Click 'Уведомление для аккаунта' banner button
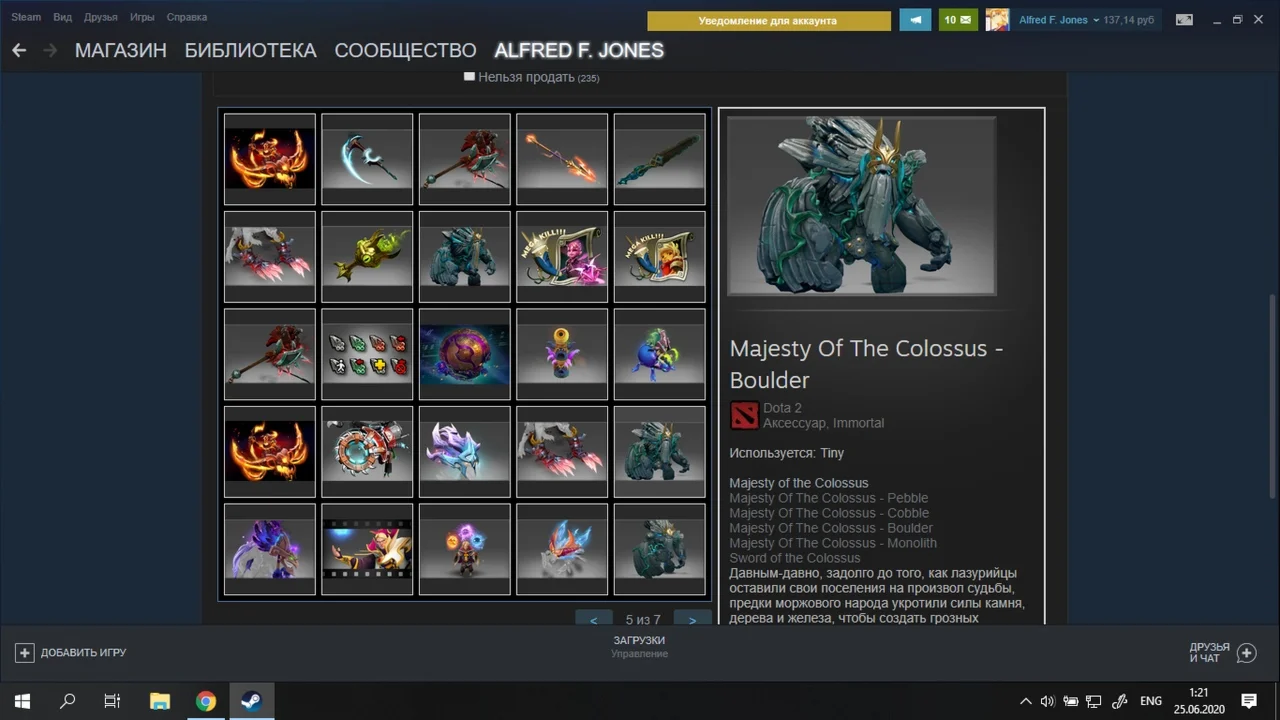The image size is (1280, 720). (768, 20)
